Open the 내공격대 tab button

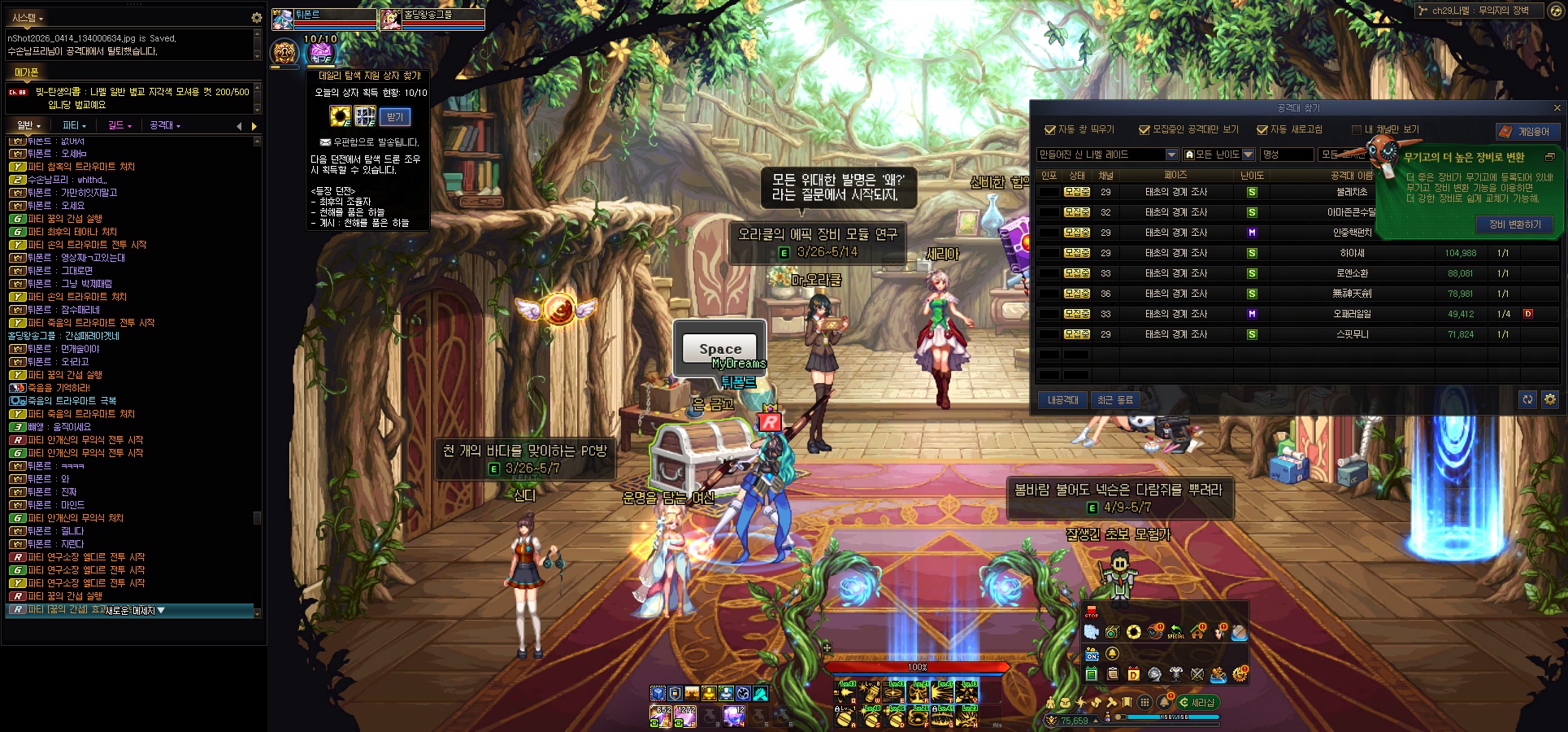(x=1062, y=400)
